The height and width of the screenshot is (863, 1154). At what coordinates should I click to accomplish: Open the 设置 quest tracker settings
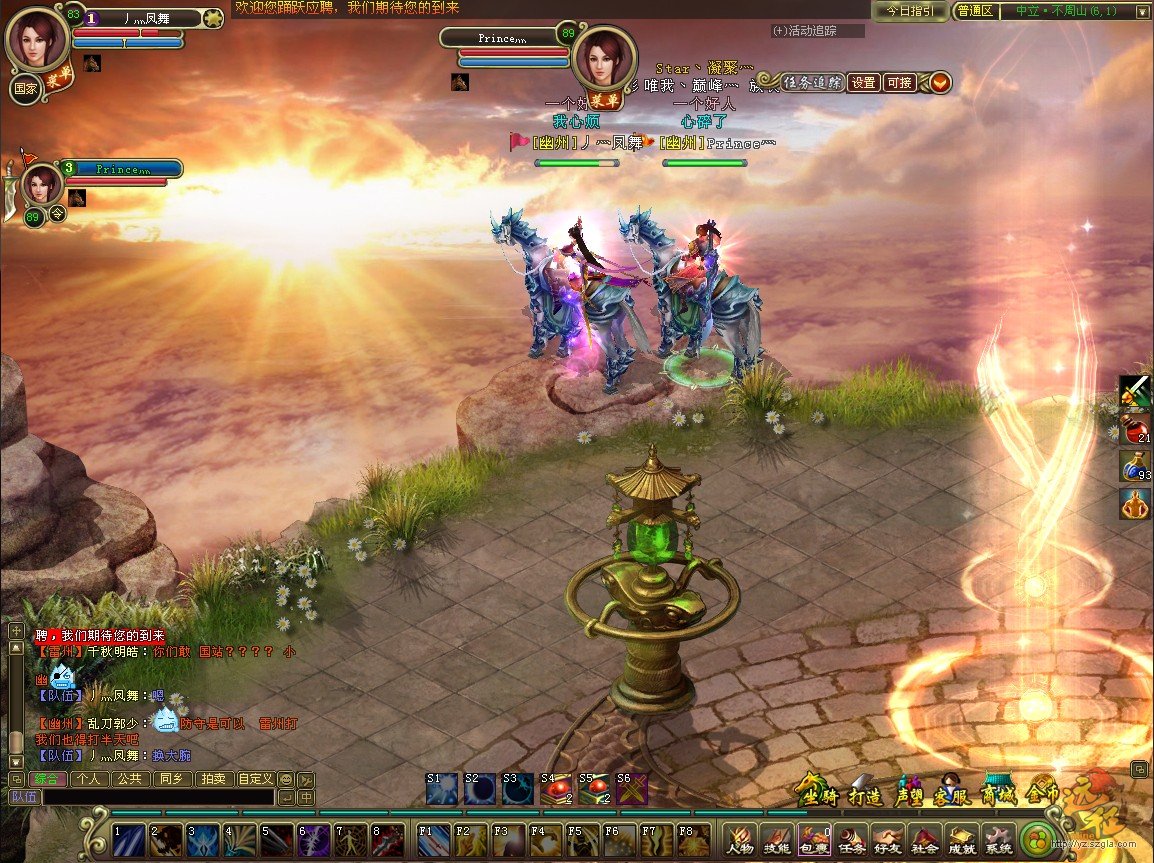tap(864, 83)
